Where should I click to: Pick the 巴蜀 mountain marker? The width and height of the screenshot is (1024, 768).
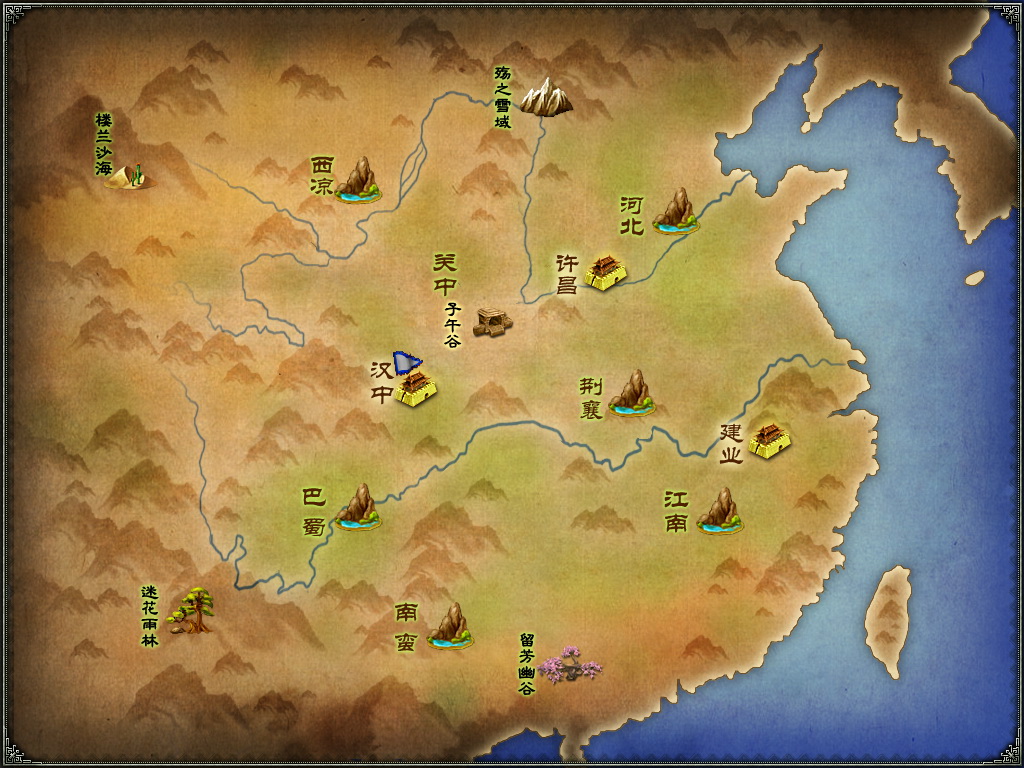coord(358,507)
